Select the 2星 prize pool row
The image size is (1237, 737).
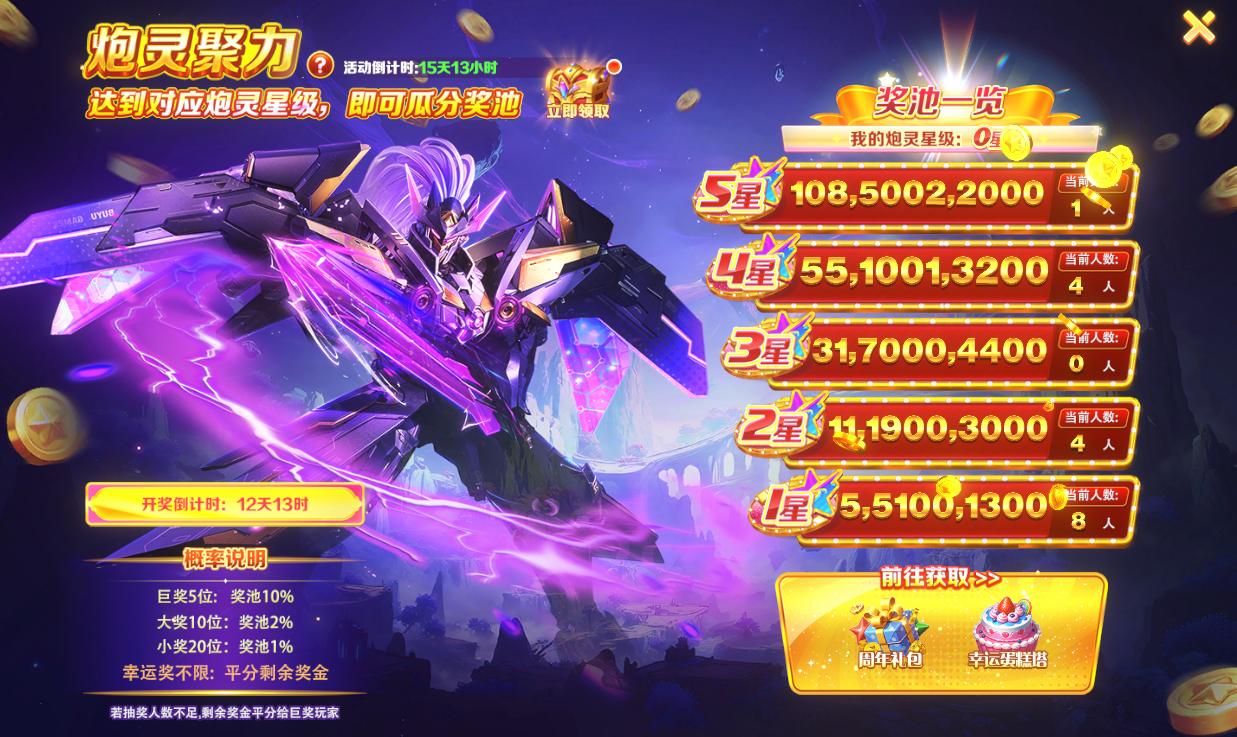pos(937,429)
